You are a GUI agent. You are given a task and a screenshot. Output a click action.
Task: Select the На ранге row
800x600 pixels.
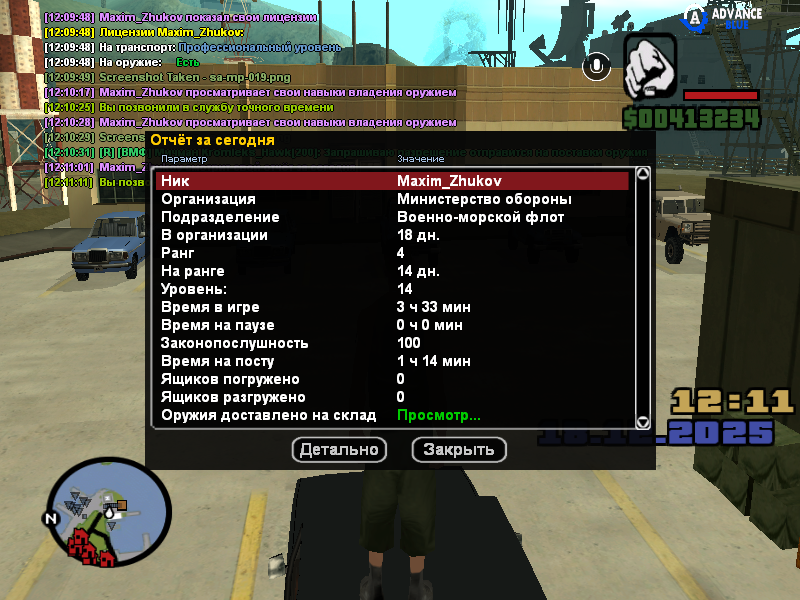[392, 271]
